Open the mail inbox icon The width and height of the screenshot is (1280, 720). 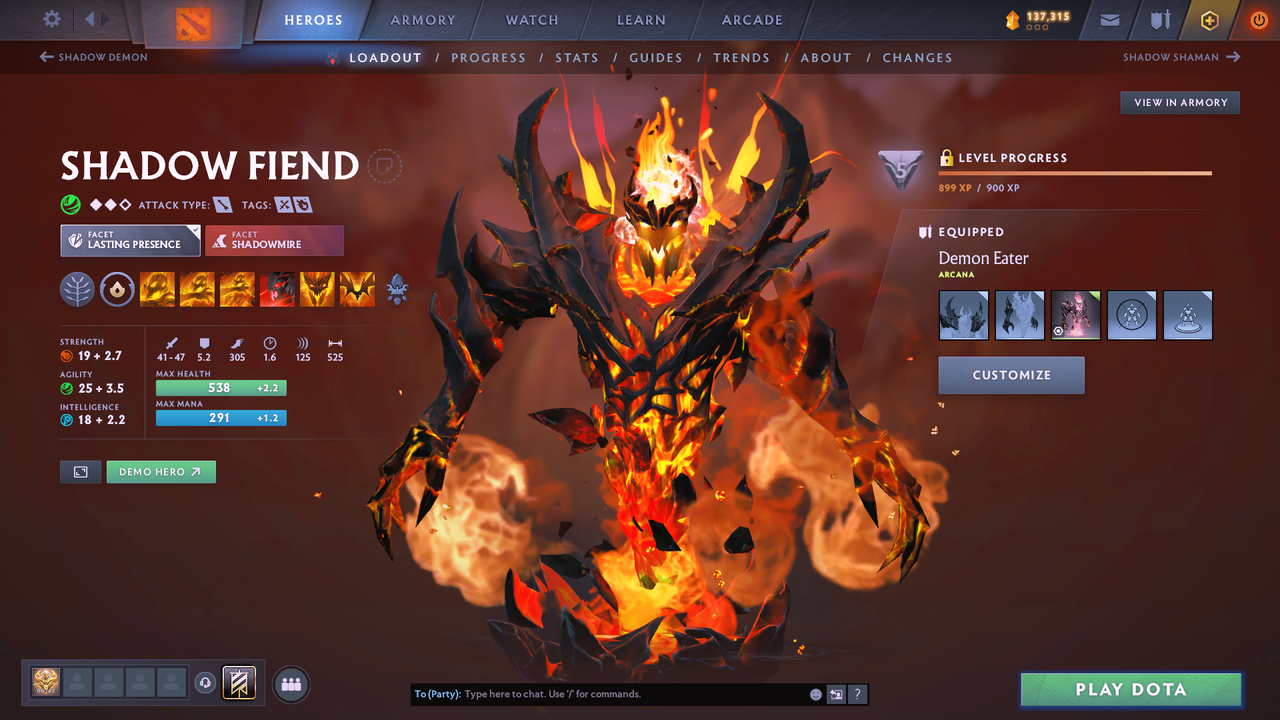pos(1109,19)
